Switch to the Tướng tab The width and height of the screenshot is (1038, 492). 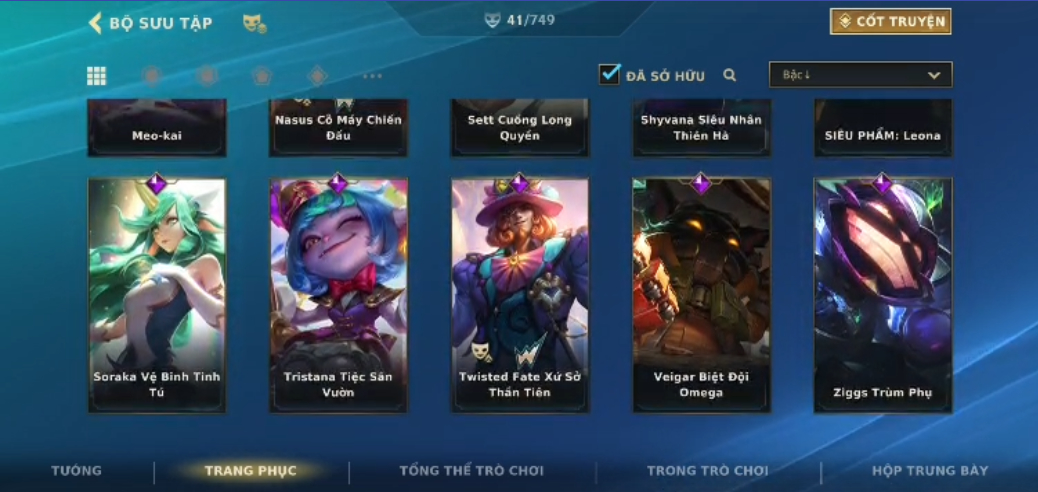point(77,471)
